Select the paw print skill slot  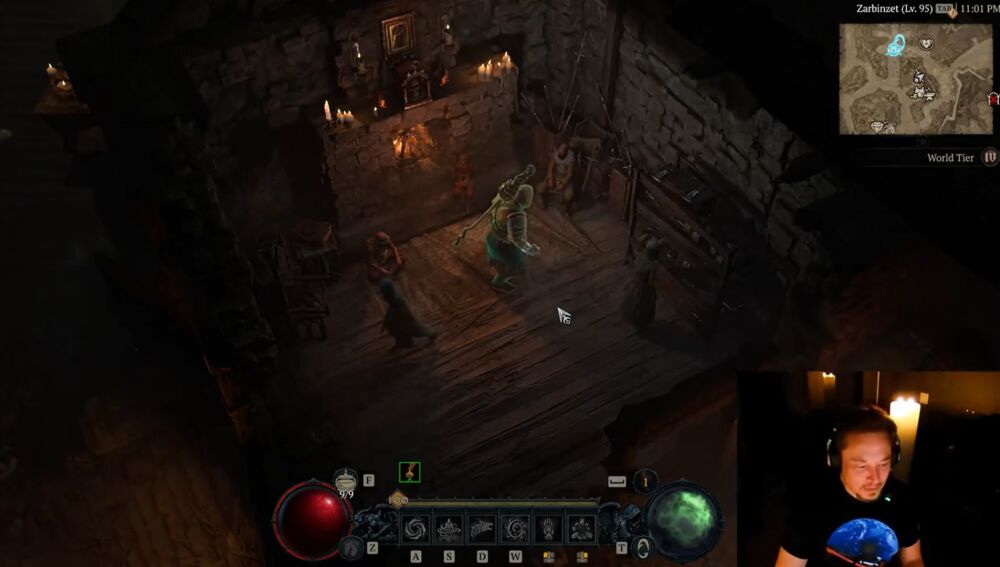coord(548,528)
